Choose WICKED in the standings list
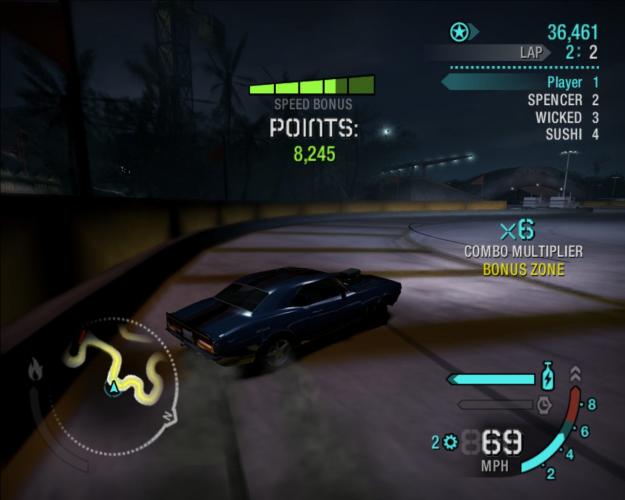Screen dimensions: 625x500 tap(566, 117)
